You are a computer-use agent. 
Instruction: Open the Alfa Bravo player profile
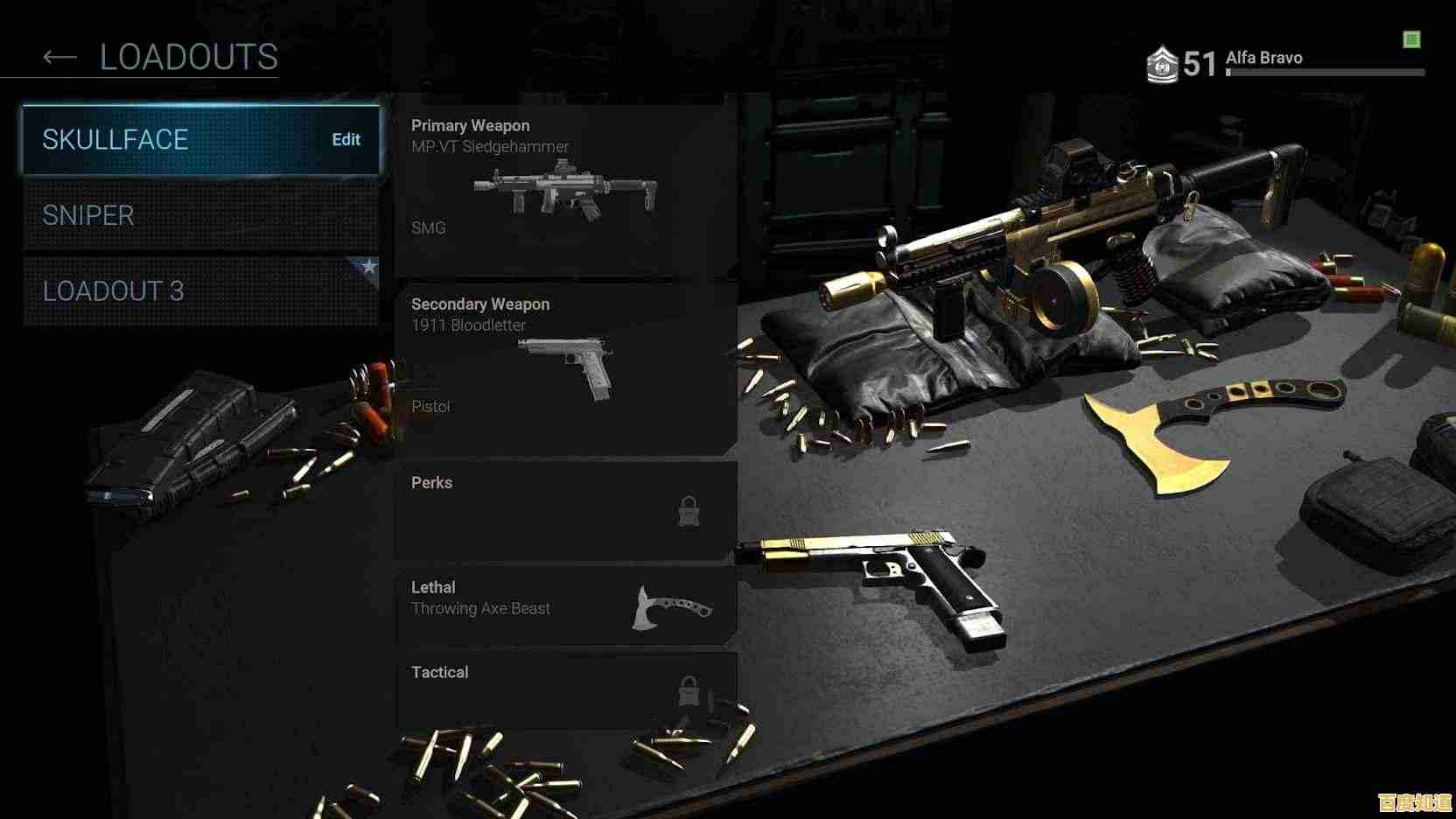point(1263,59)
